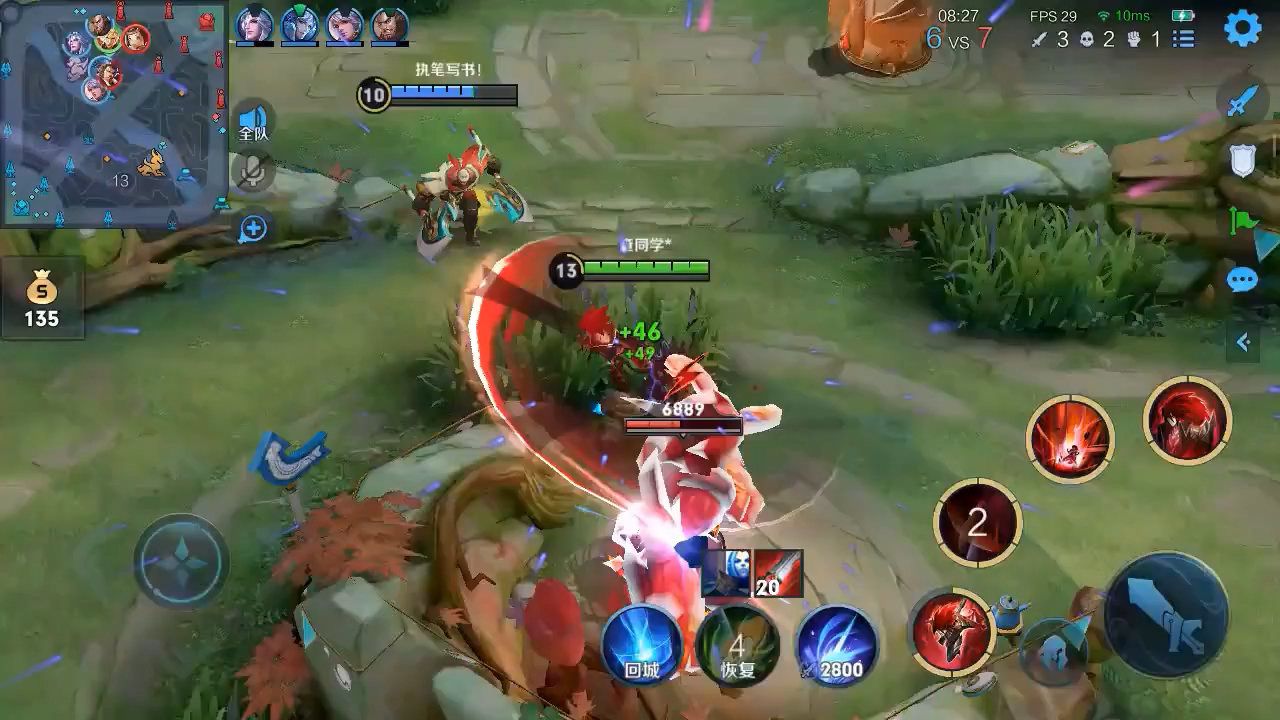The height and width of the screenshot is (720, 1280).
Task: Open the settings gear menu
Action: coord(1243,30)
